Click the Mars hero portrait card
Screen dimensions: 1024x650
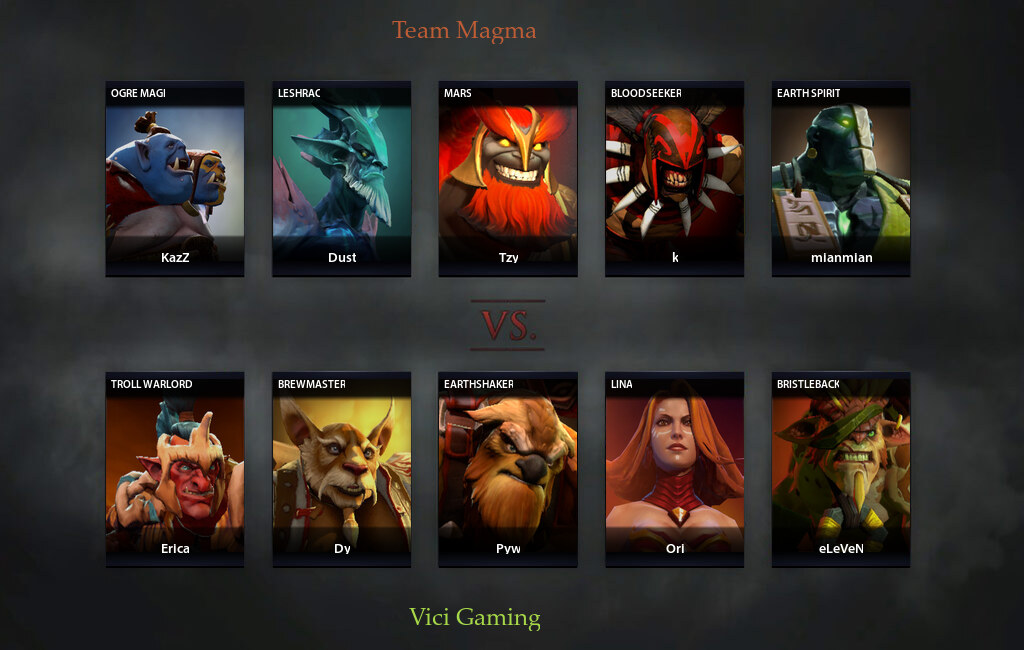508,178
